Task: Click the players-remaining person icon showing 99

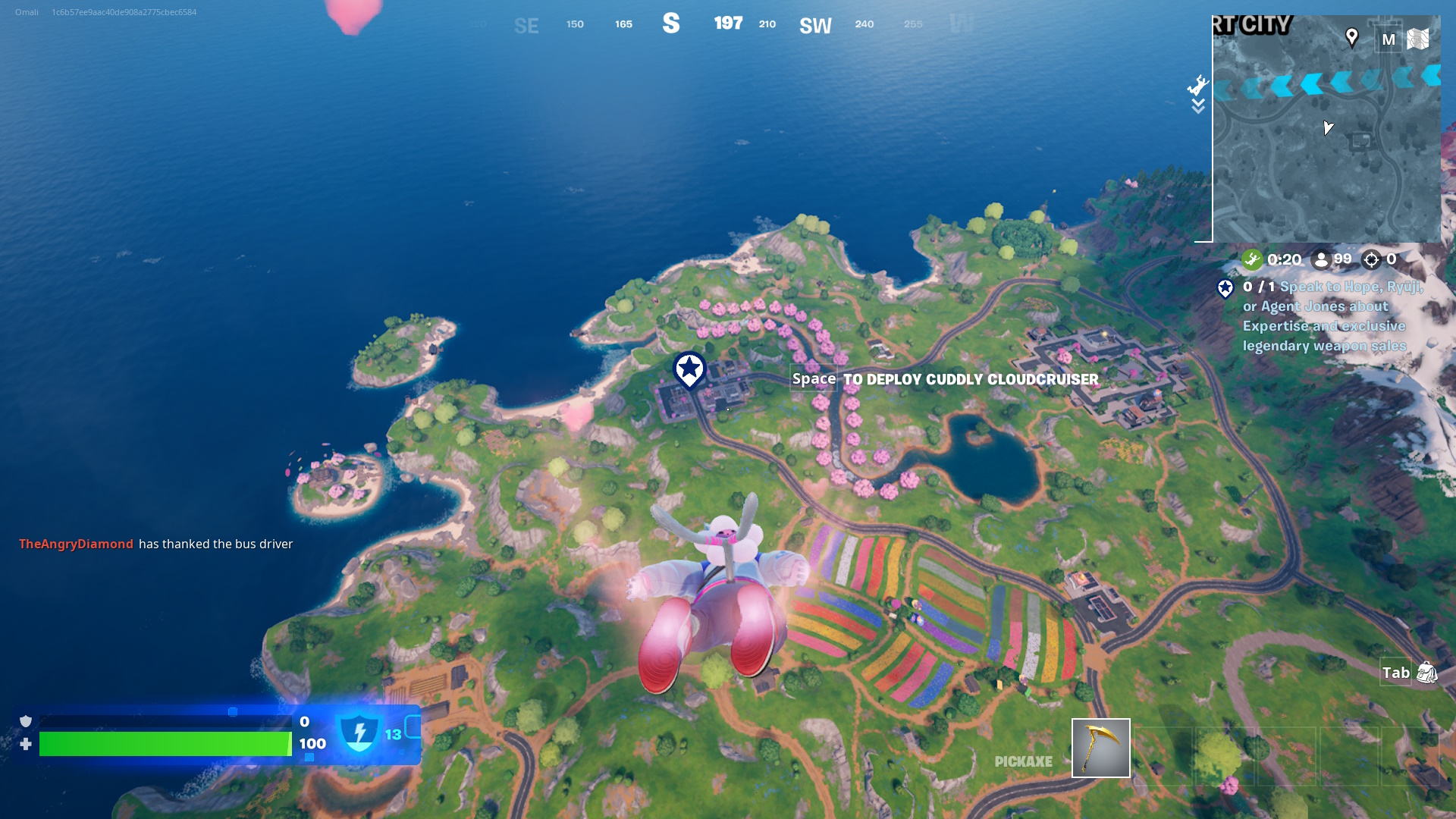Action: [x=1322, y=259]
